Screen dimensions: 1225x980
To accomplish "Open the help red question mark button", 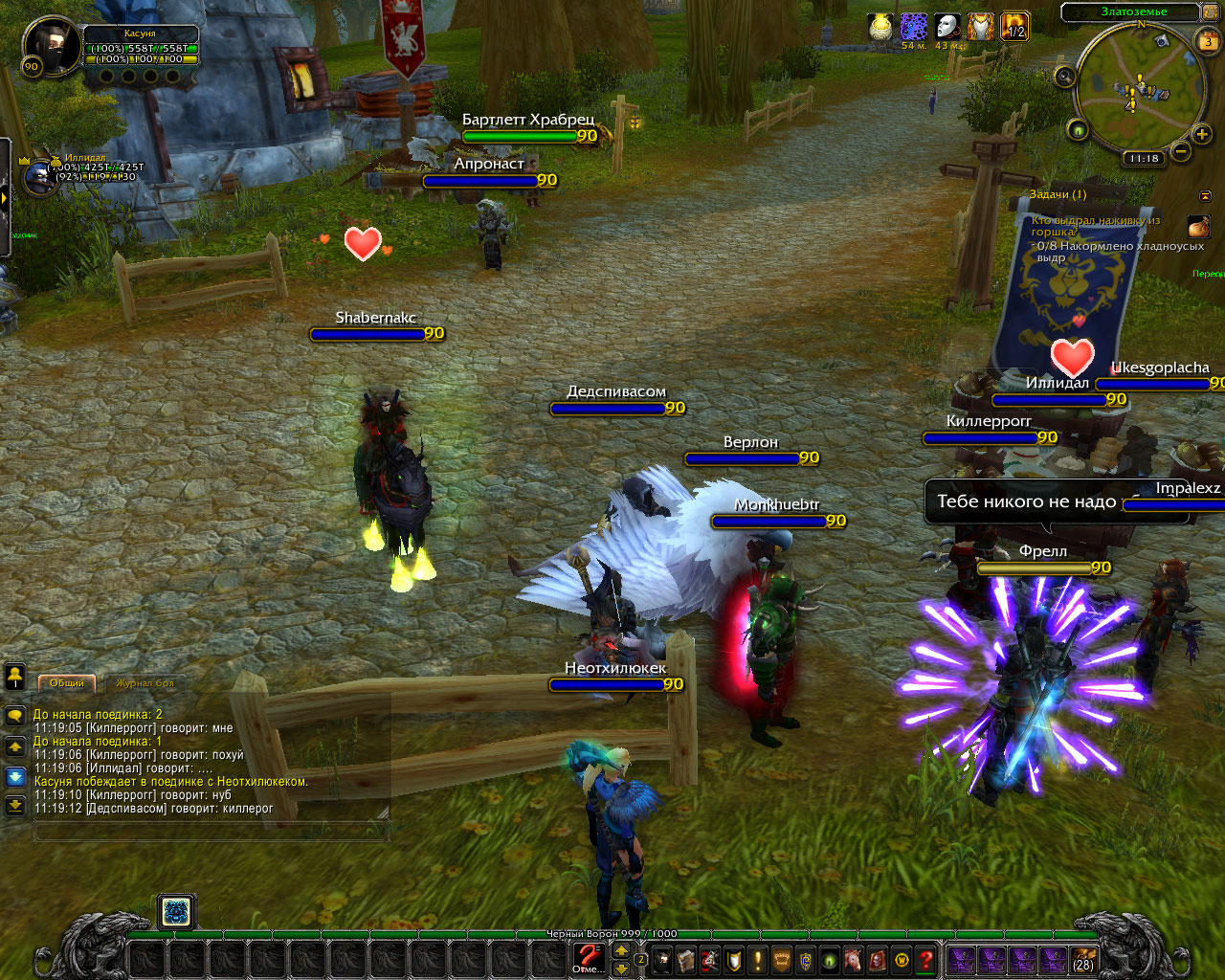I will [x=925, y=959].
